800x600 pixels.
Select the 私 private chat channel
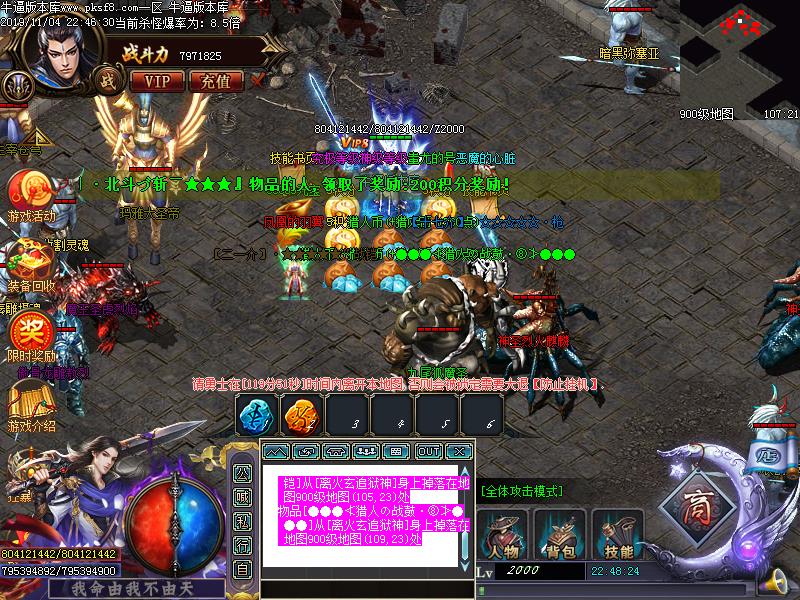tap(242, 521)
